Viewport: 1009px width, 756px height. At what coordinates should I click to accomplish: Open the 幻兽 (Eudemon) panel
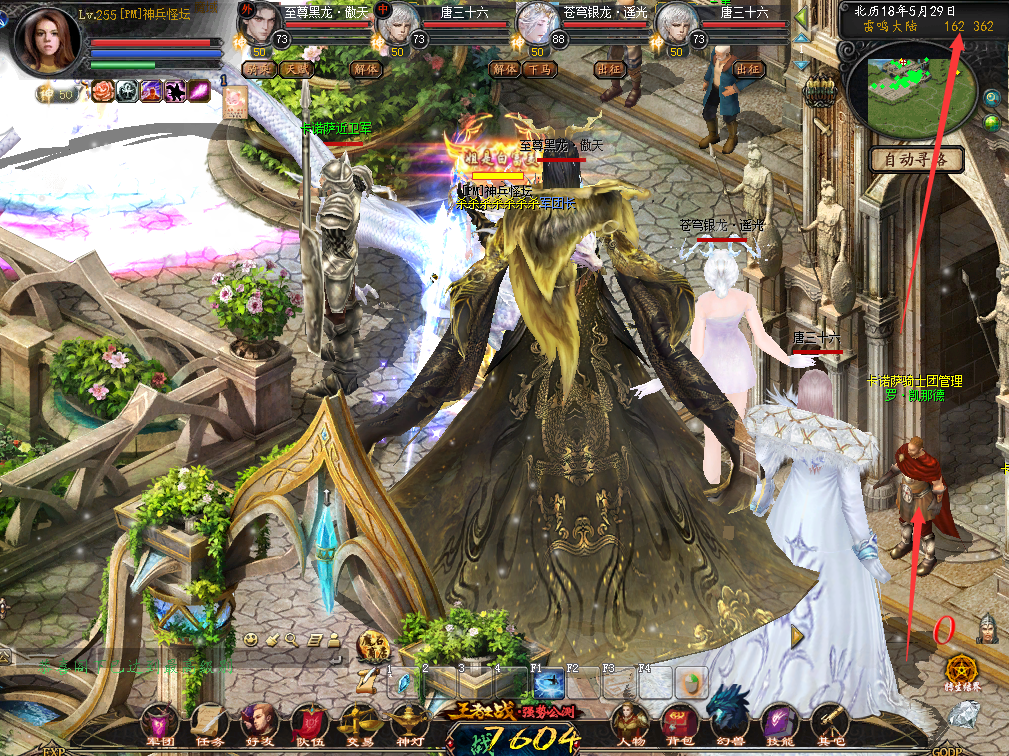pos(727,718)
